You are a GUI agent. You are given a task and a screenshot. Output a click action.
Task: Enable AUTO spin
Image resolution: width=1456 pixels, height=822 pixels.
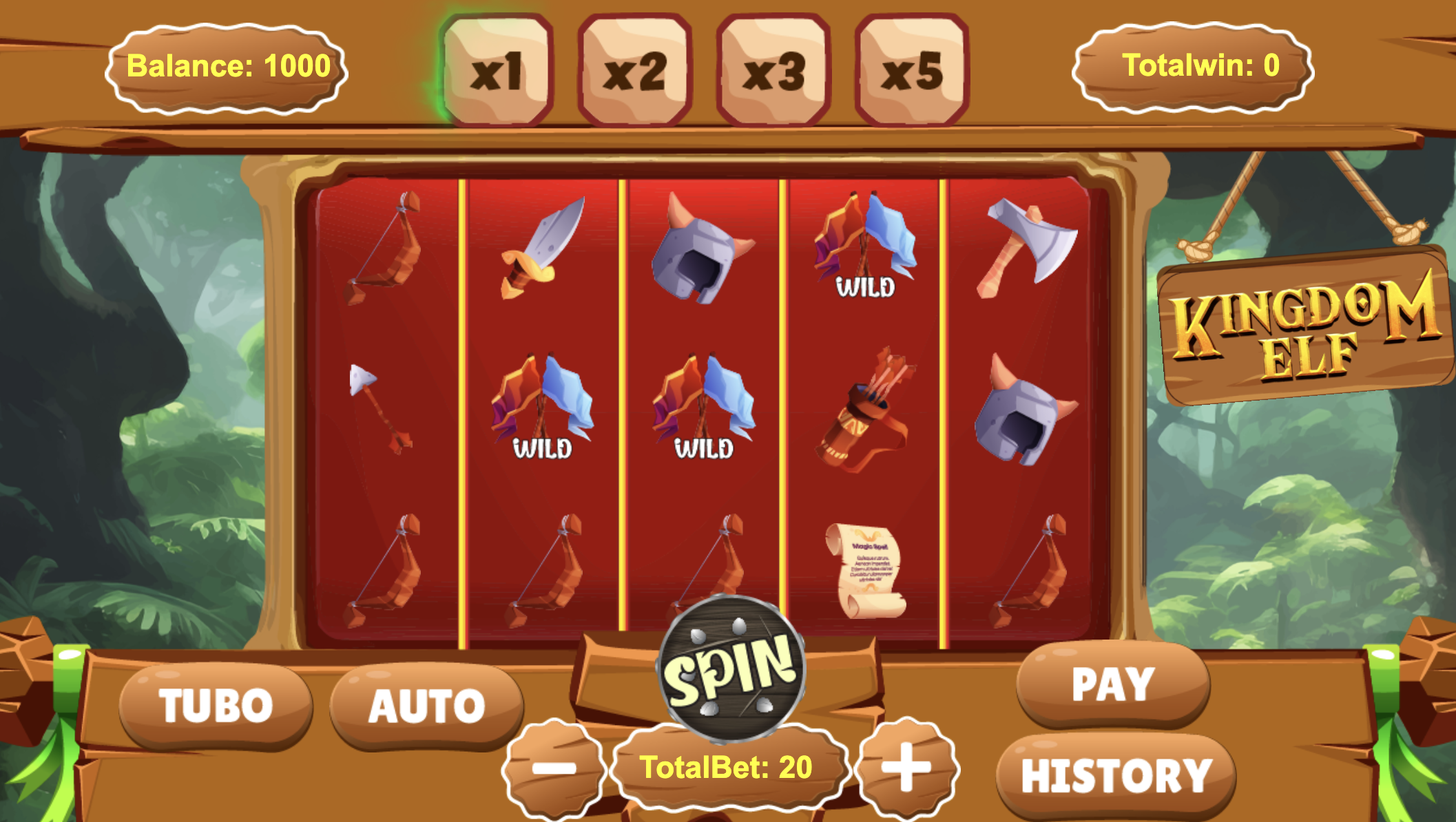(x=427, y=706)
